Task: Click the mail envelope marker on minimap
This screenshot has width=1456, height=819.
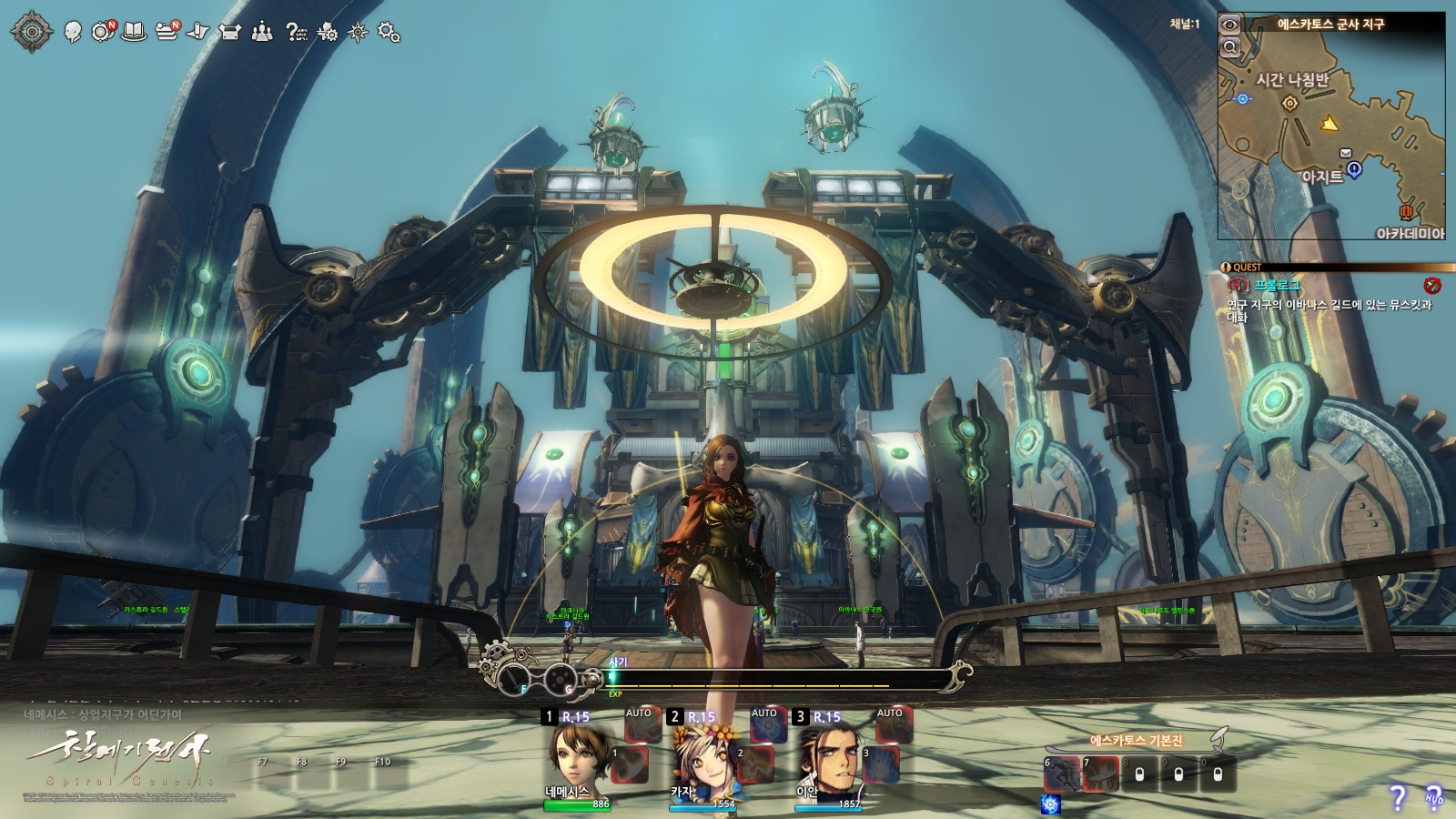Action: 1346,153
